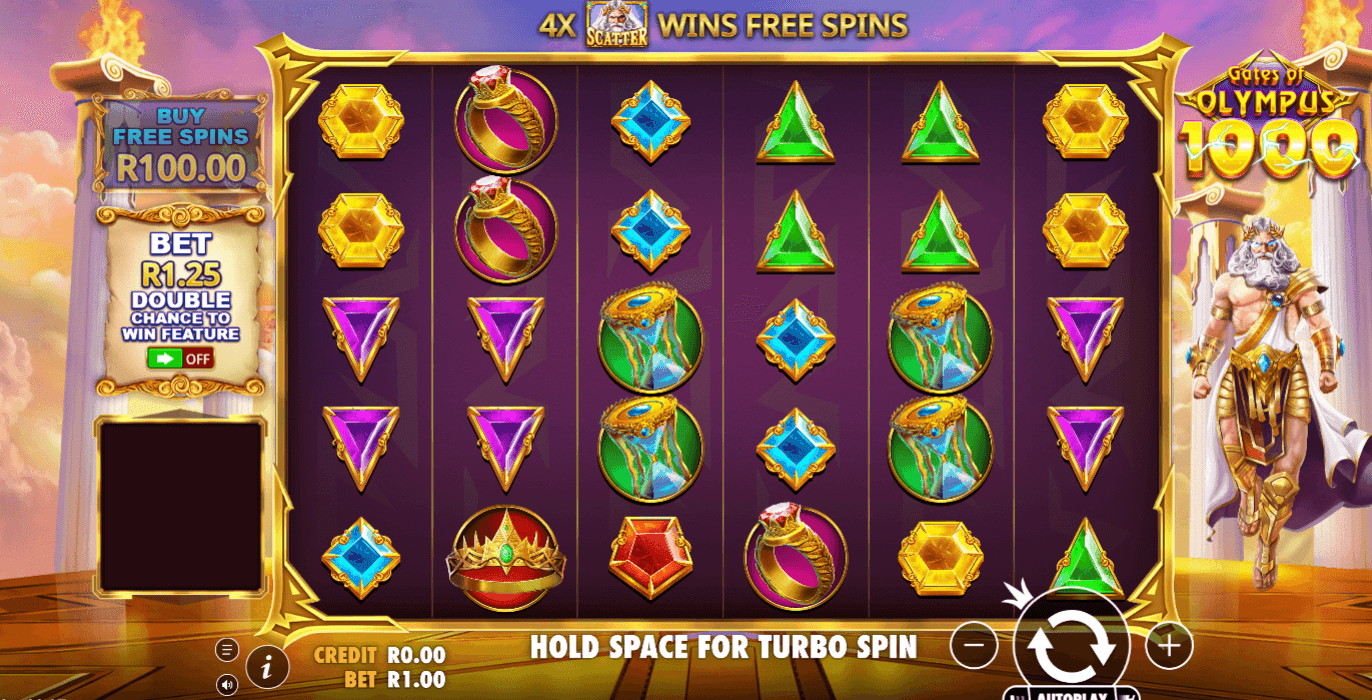The width and height of the screenshot is (1372, 700).
Task: Show the game info paytable
Action: [266, 665]
